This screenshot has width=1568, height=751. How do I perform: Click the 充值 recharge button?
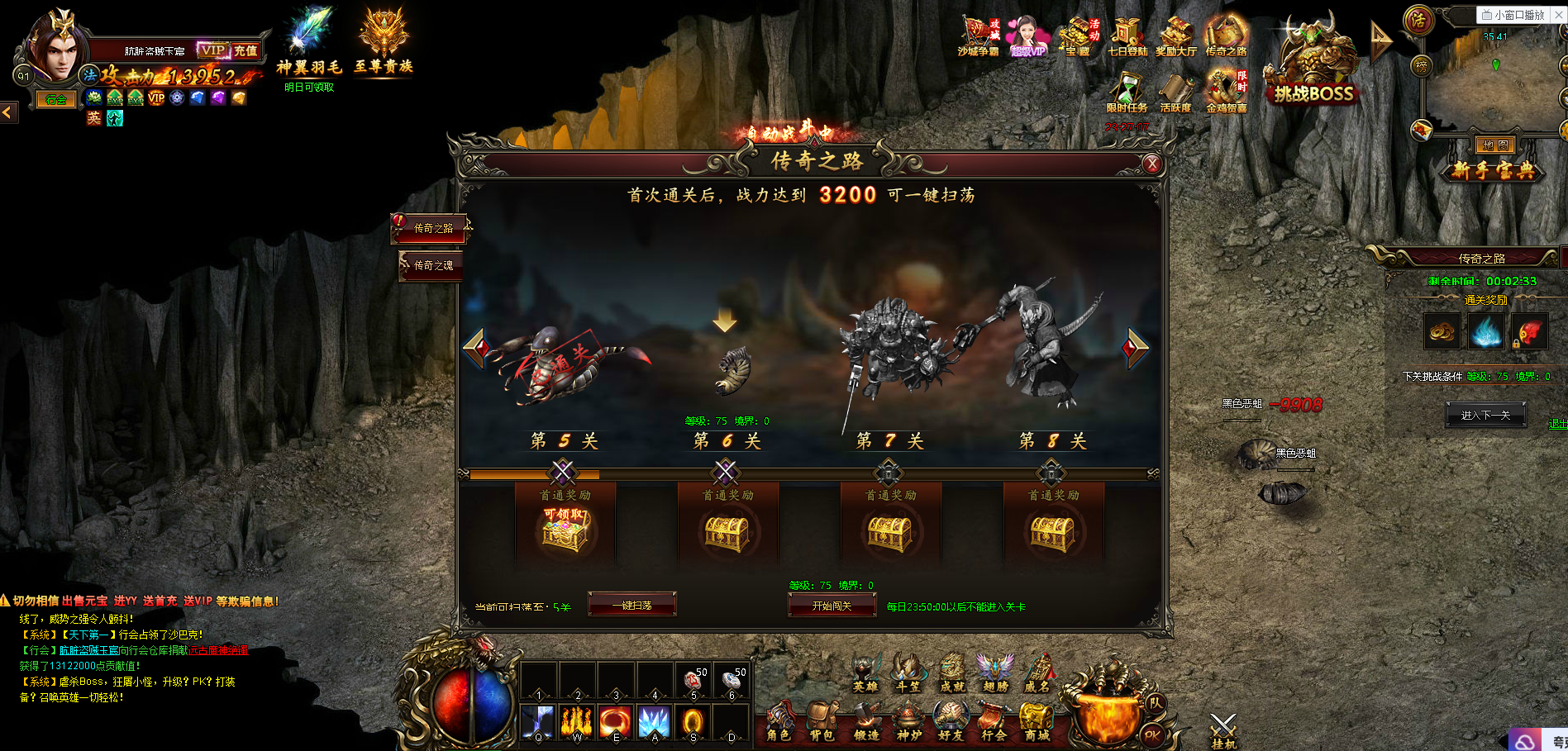click(x=245, y=50)
